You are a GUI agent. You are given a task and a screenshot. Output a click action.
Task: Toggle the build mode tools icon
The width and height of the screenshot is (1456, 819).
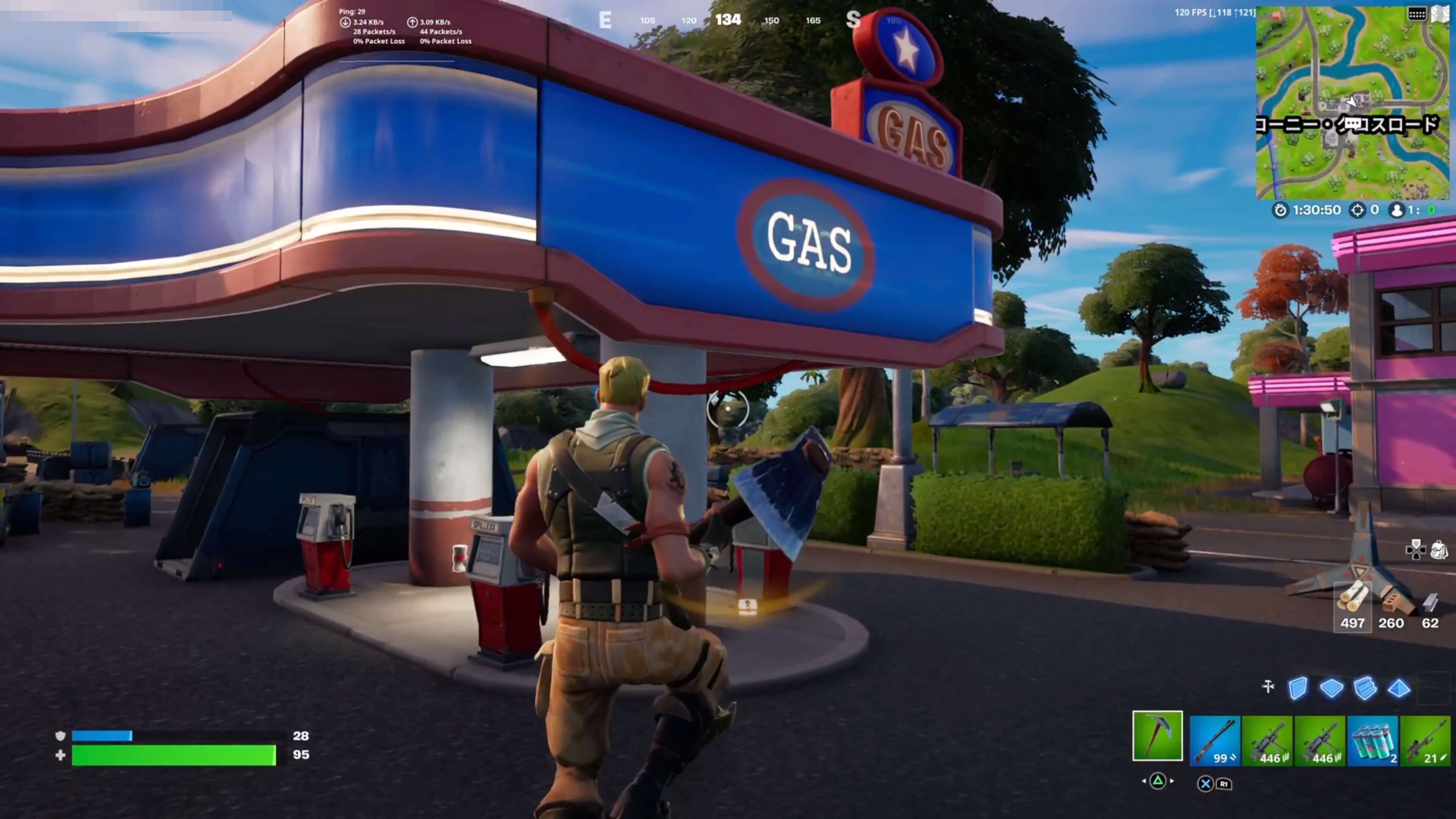tap(1268, 687)
